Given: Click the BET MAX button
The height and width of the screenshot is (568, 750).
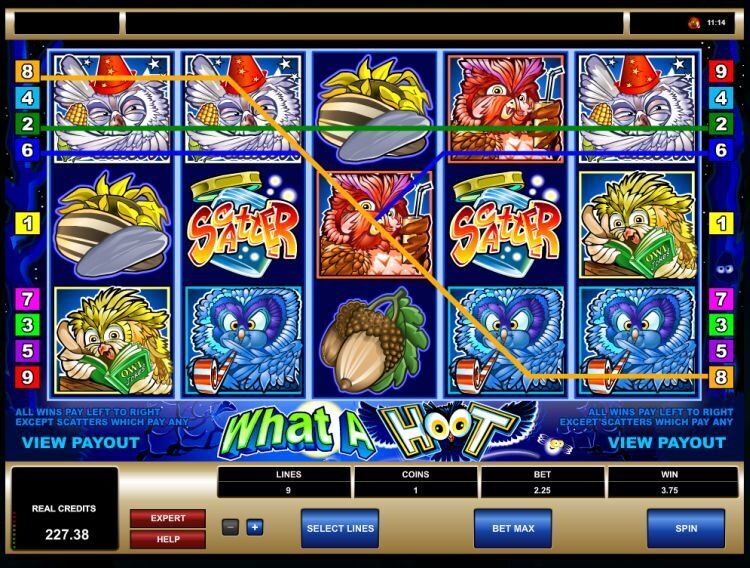Looking at the screenshot, I should point(512,528).
